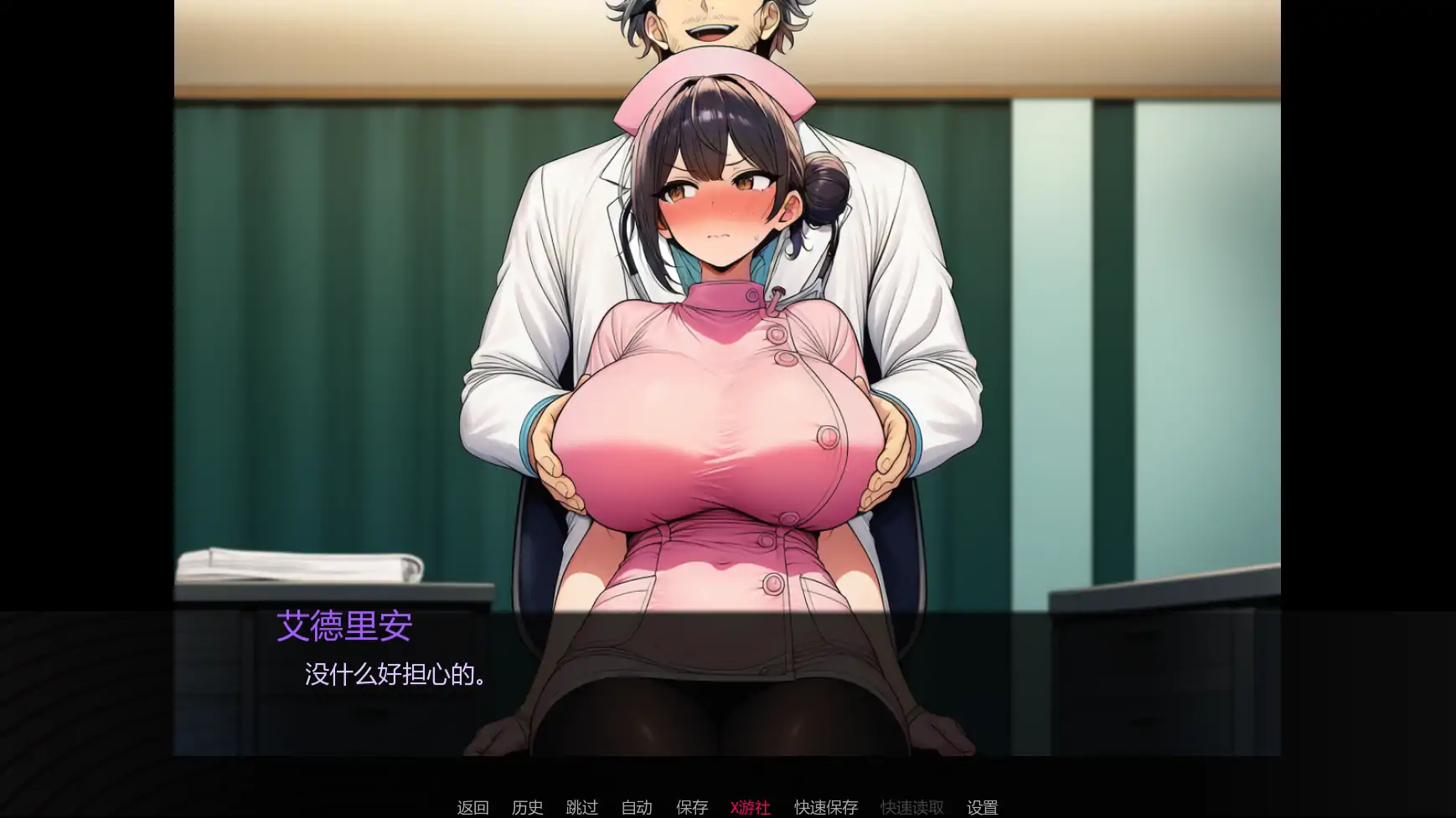Screen dimensions: 1456x818
Task: Roll back dialogue with the 返回 option
Action: click(472, 807)
